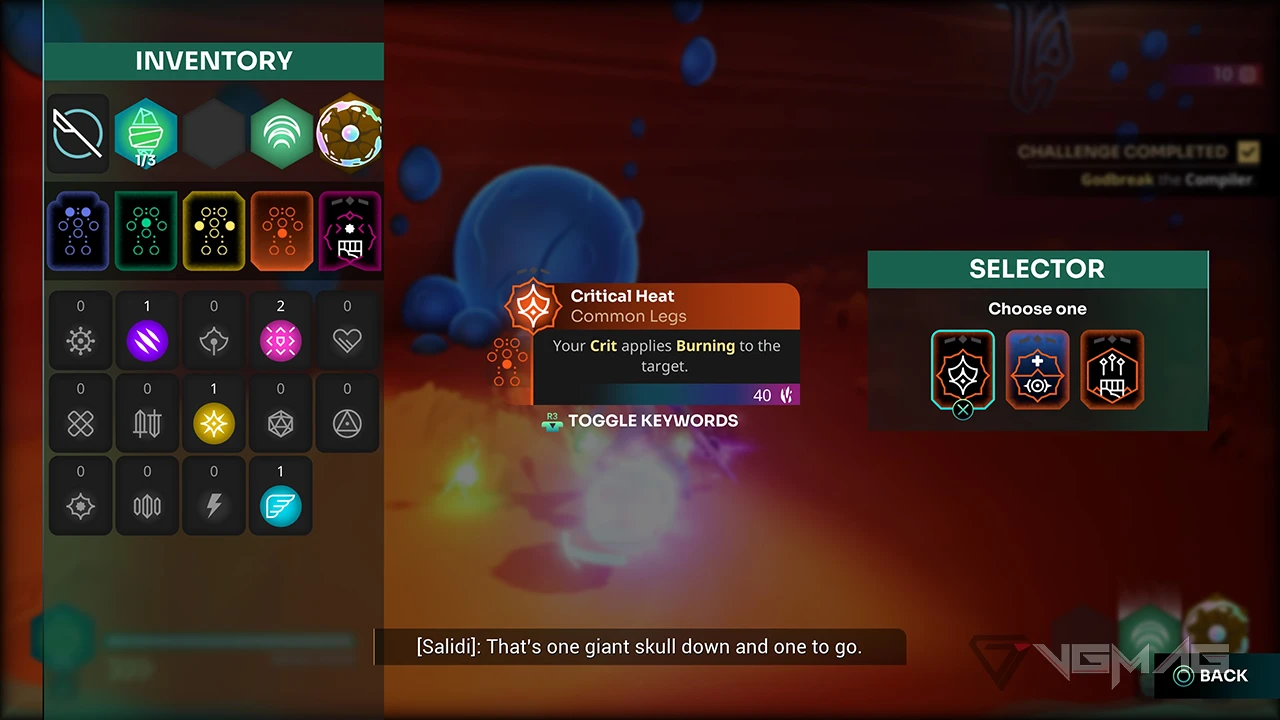Inspect the pink shield-burst stat icon
The width and height of the screenshot is (1280, 720).
(x=280, y=340)
